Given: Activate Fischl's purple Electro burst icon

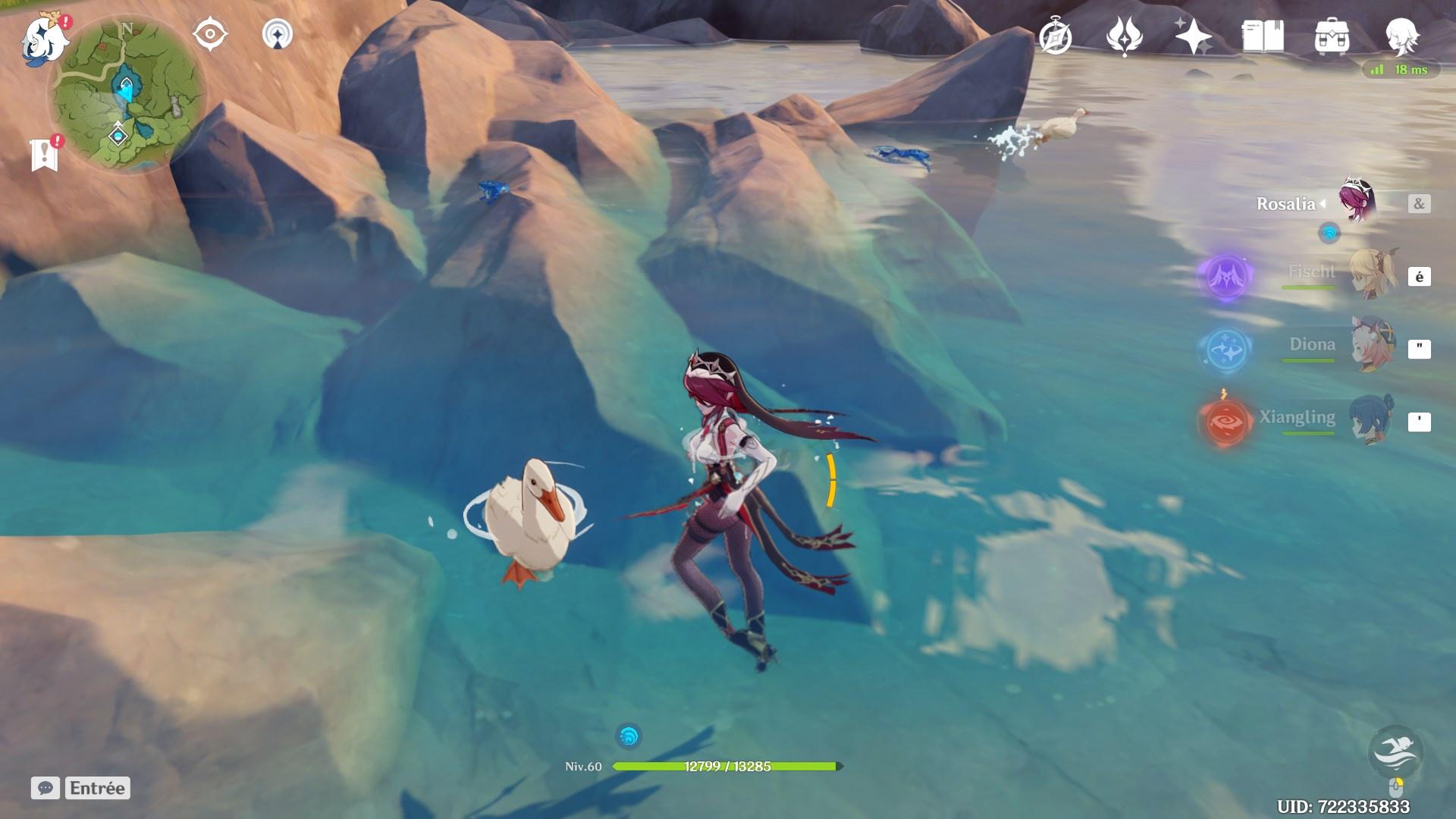Looking at the screenshot, I should tap(1225, 276).
